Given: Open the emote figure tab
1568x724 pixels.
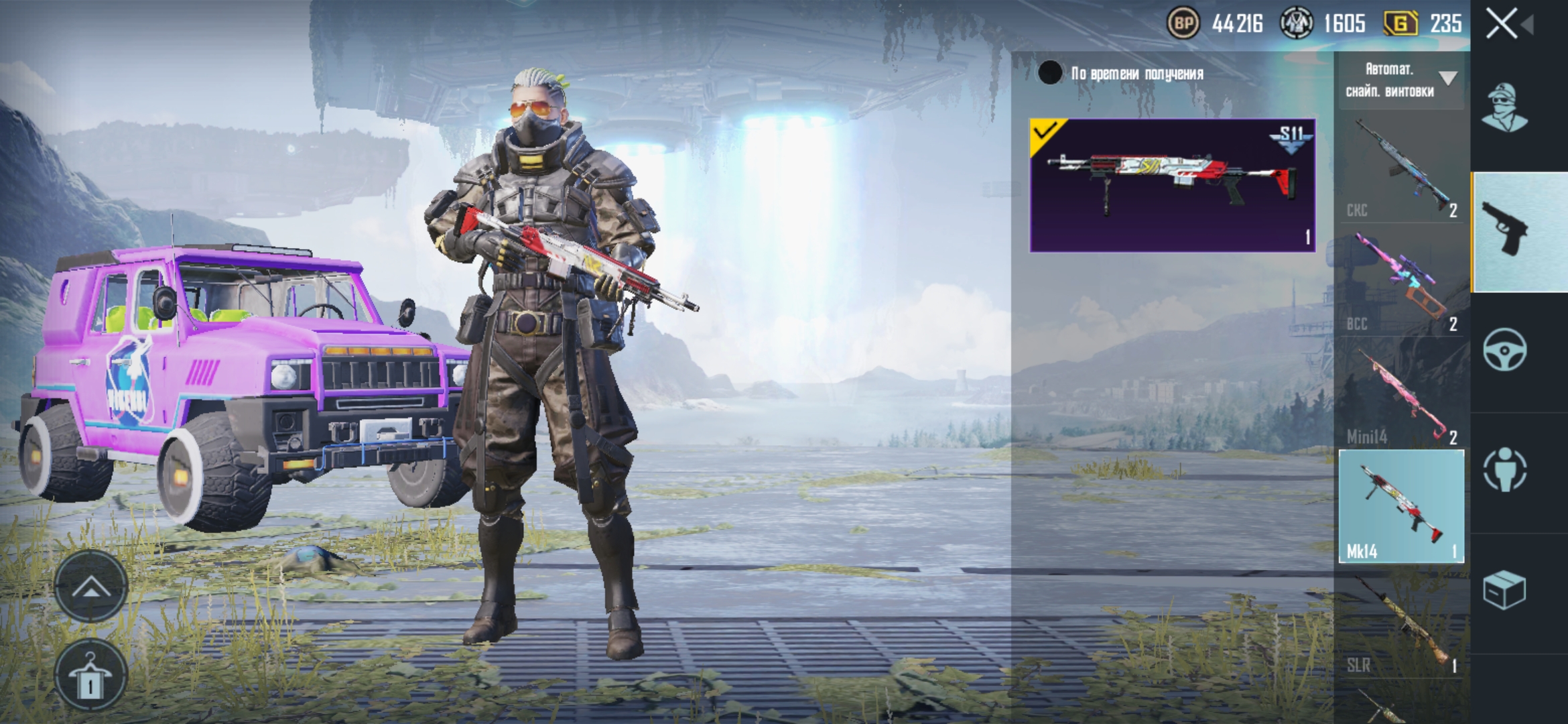Looking at the screenshot, I should (x=1505, y=469).
